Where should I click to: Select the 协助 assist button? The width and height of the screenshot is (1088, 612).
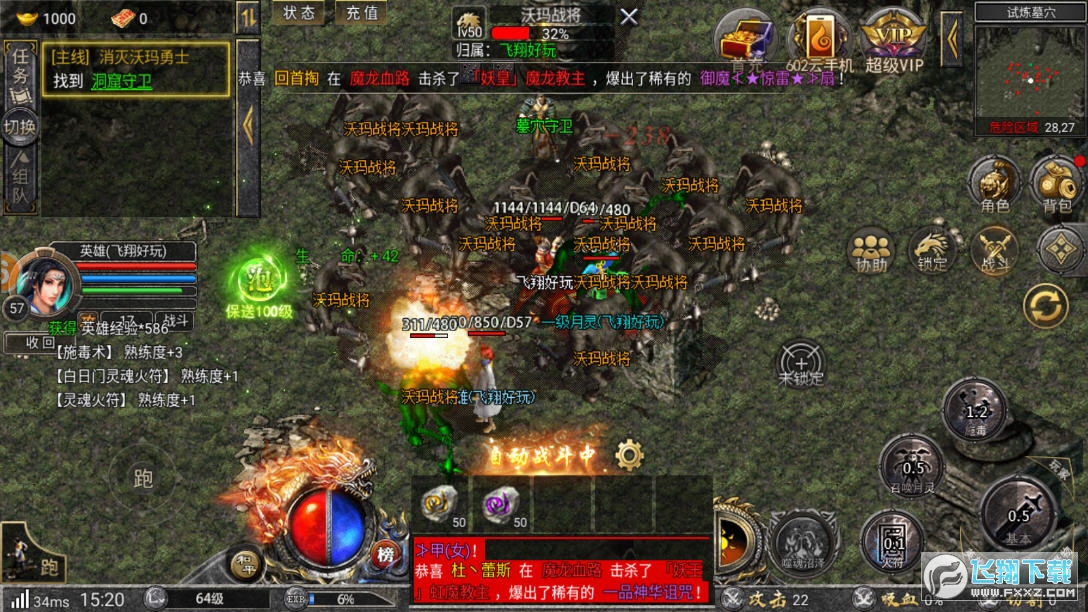[871, 250]
